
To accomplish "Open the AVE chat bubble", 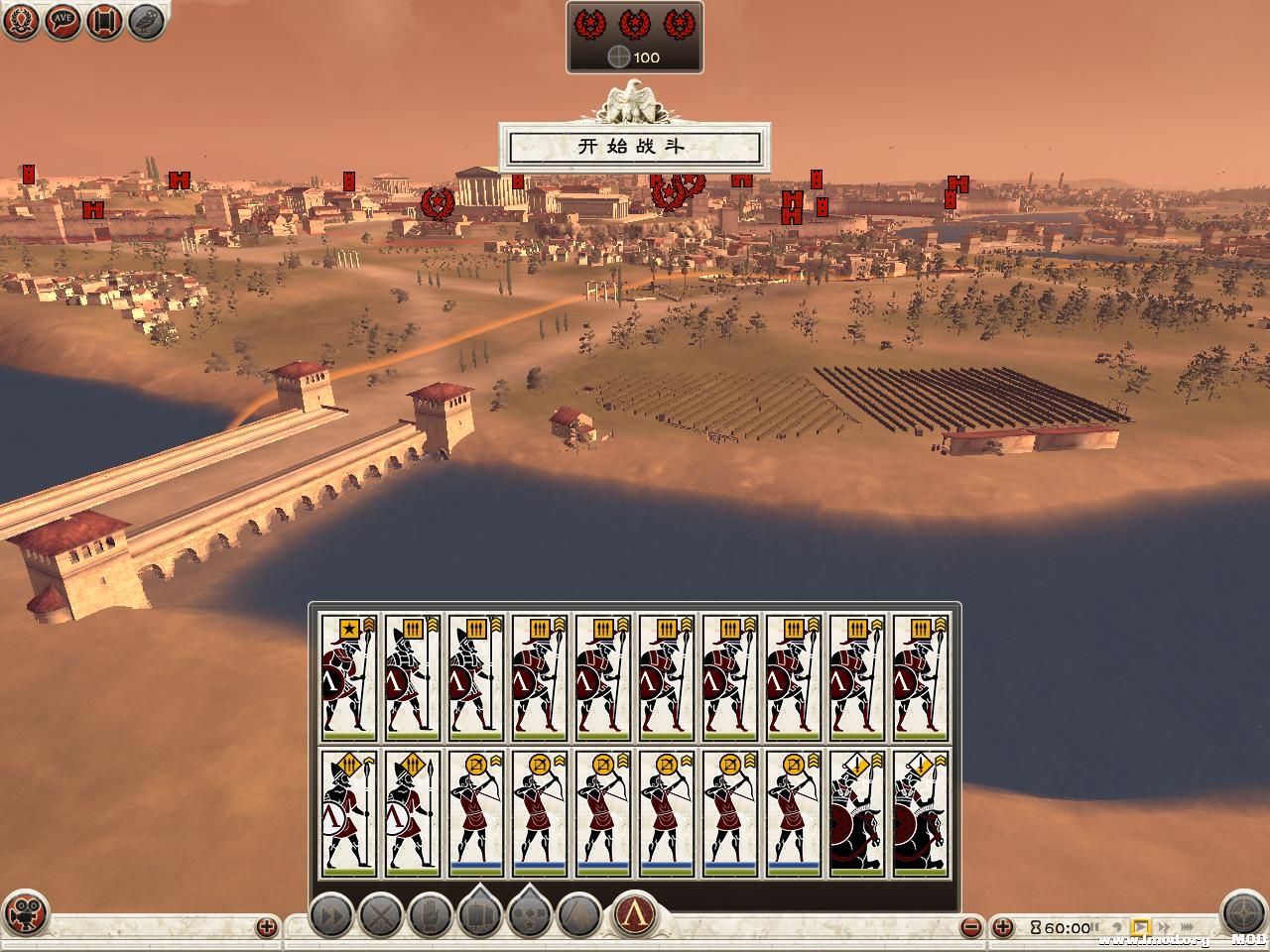I will (x=62, y=21).
